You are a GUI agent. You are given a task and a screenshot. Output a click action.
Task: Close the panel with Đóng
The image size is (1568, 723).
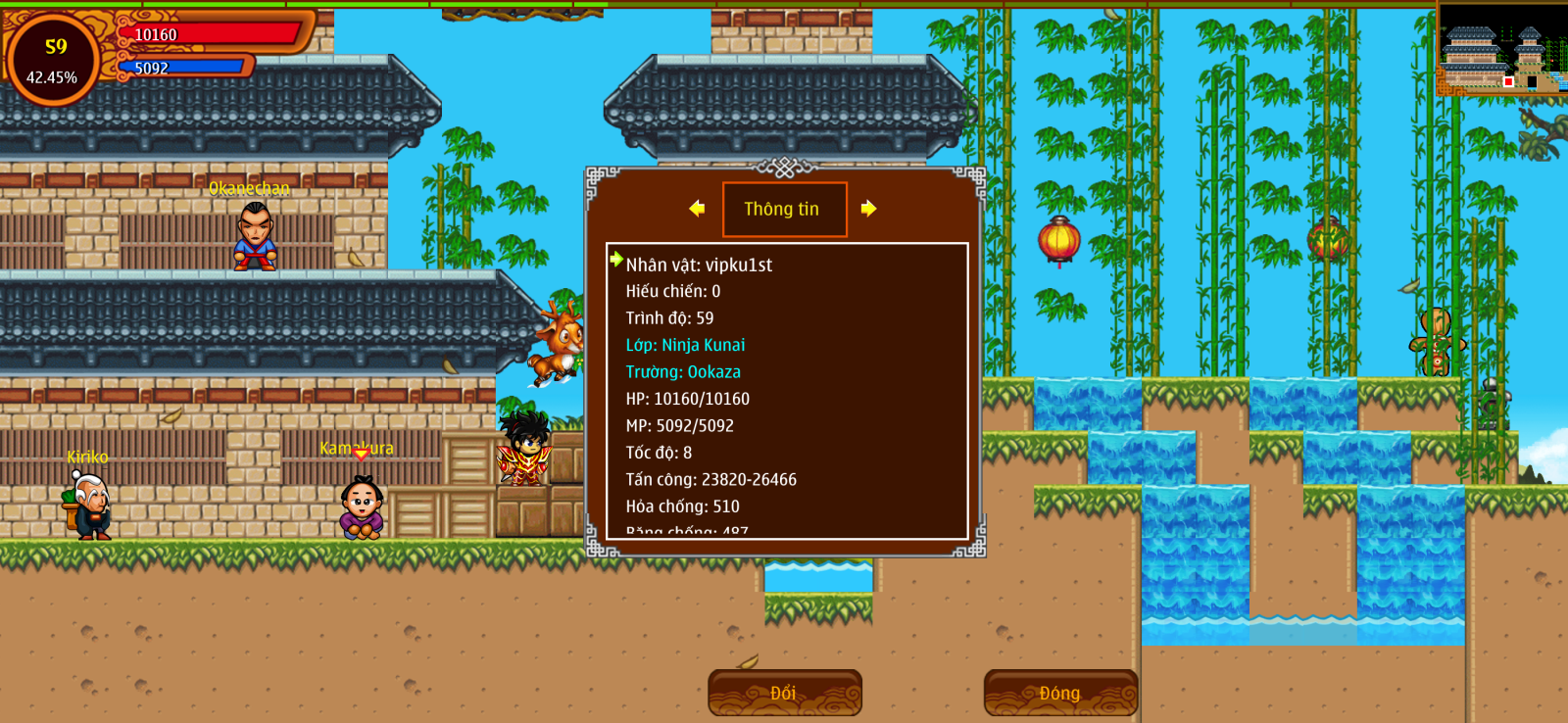click(1060, 693)
